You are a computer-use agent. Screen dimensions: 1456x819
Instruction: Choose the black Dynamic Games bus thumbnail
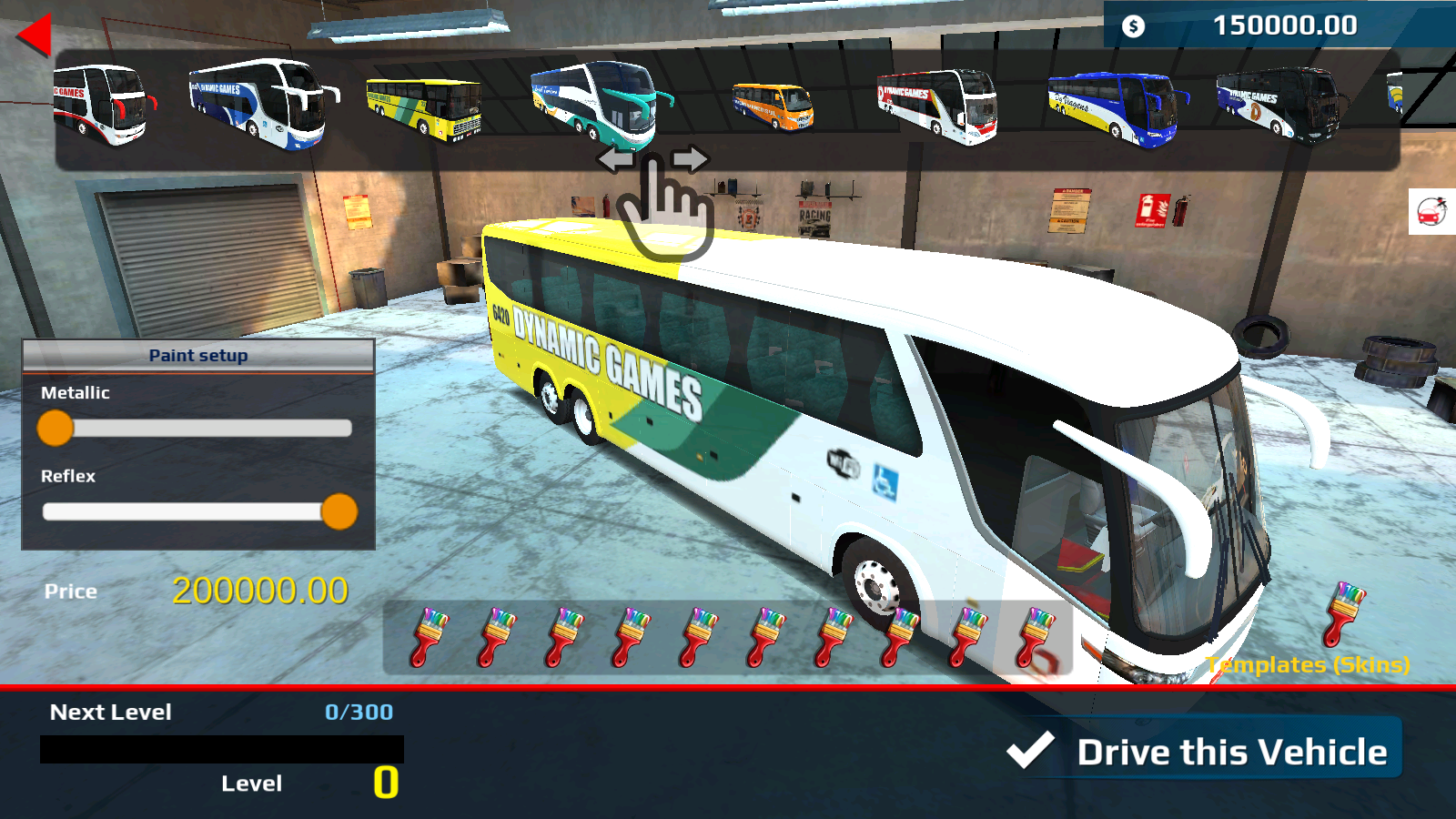(x=1279, y=106)
